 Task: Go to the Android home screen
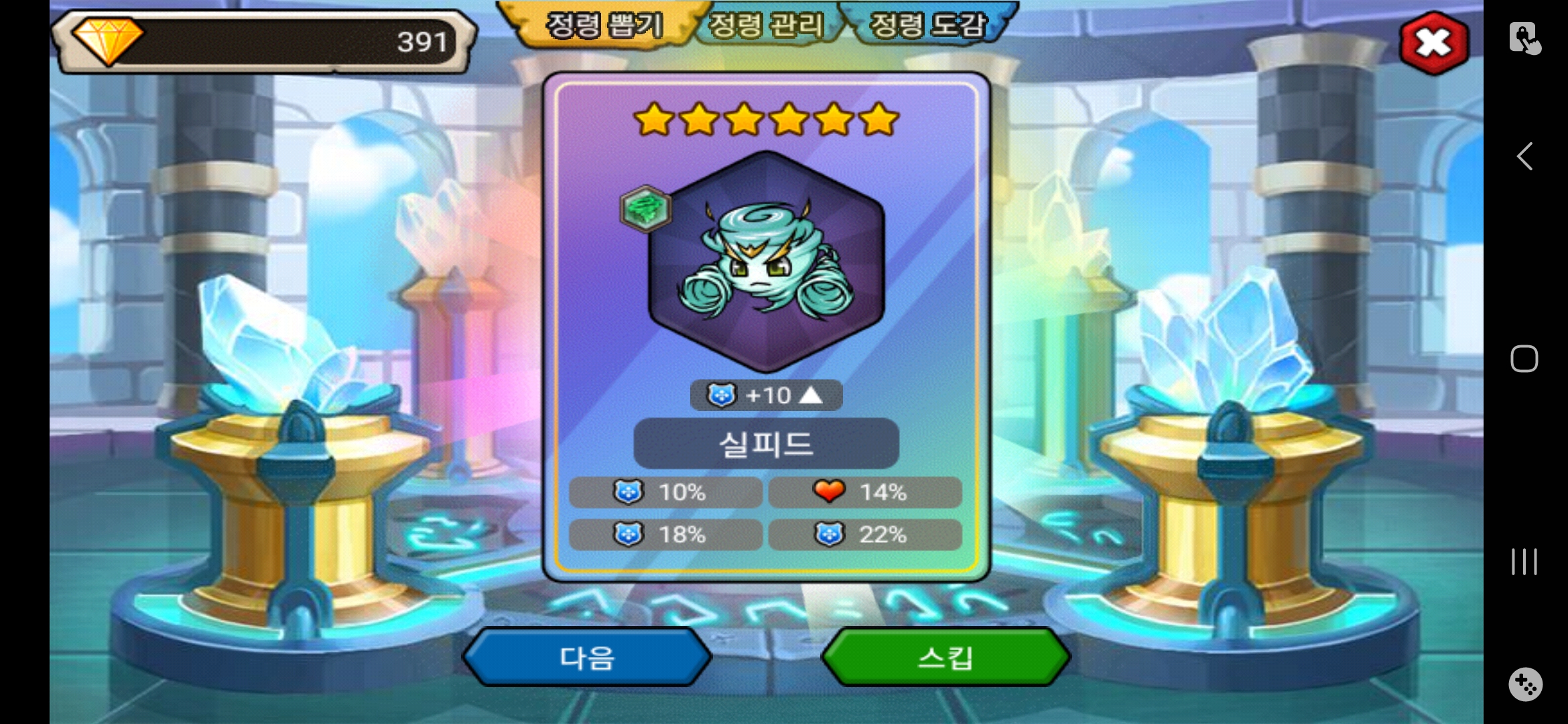coord(1524,359)
